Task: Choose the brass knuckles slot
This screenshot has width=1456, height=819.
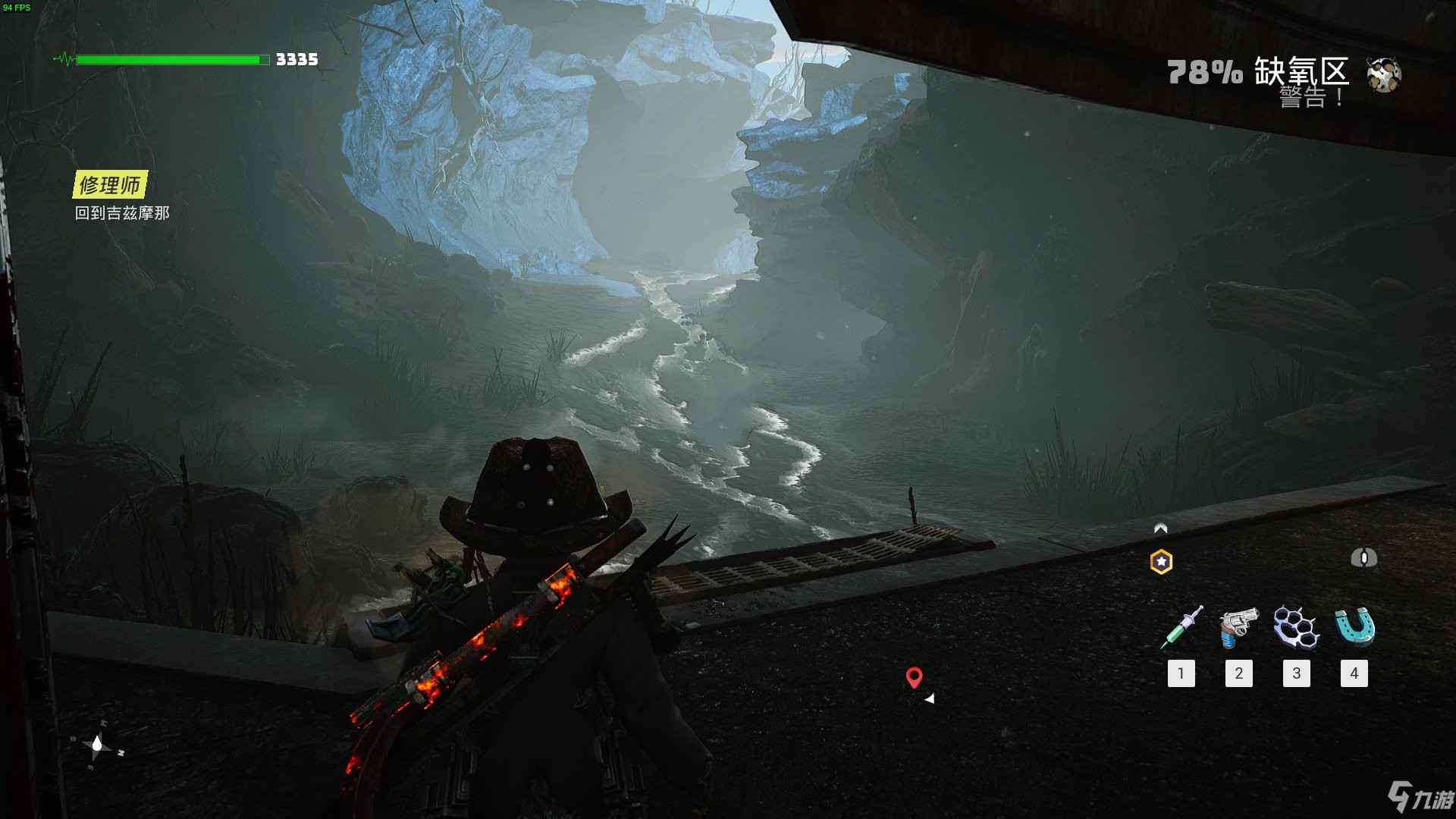Action: click(1296, 627)
